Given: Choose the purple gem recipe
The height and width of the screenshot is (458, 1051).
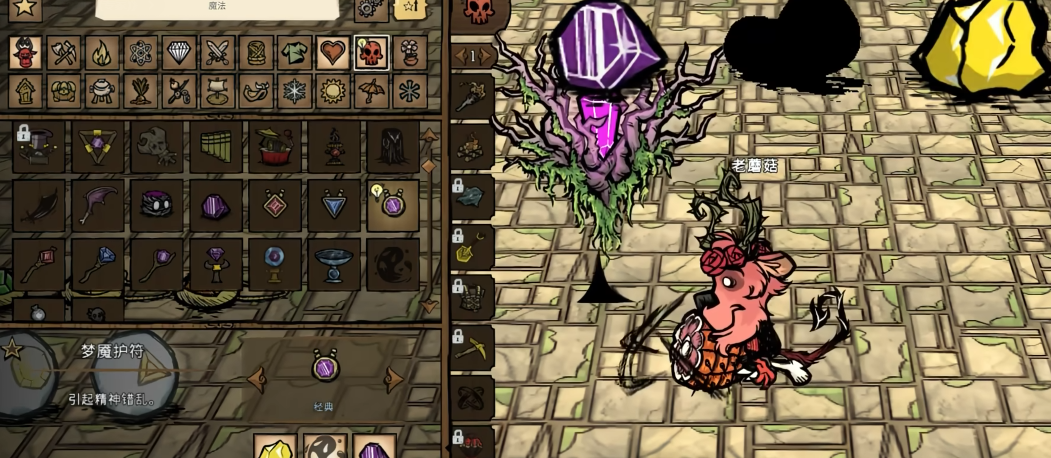Looking at the screenshot, I should pos(216,205).
